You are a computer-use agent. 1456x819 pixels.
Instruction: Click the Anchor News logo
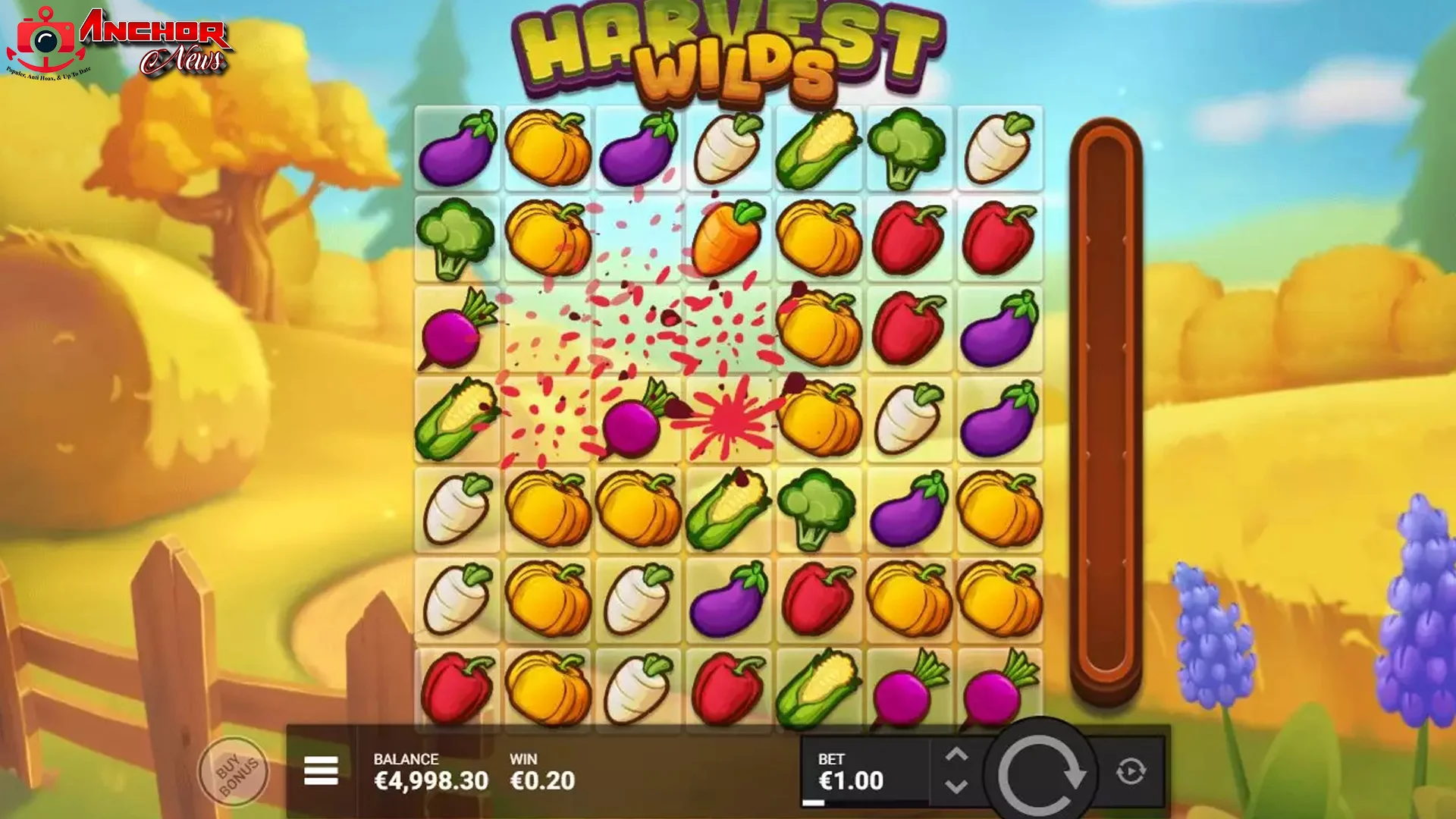pos(118,42)
